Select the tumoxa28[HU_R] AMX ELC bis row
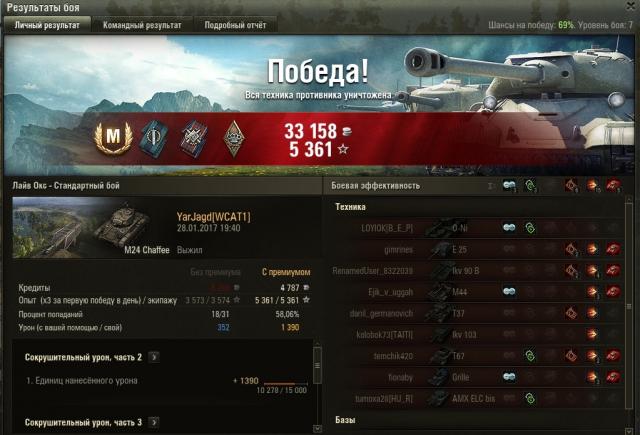This screenshot has height=435, width=640. click(480, 398)
